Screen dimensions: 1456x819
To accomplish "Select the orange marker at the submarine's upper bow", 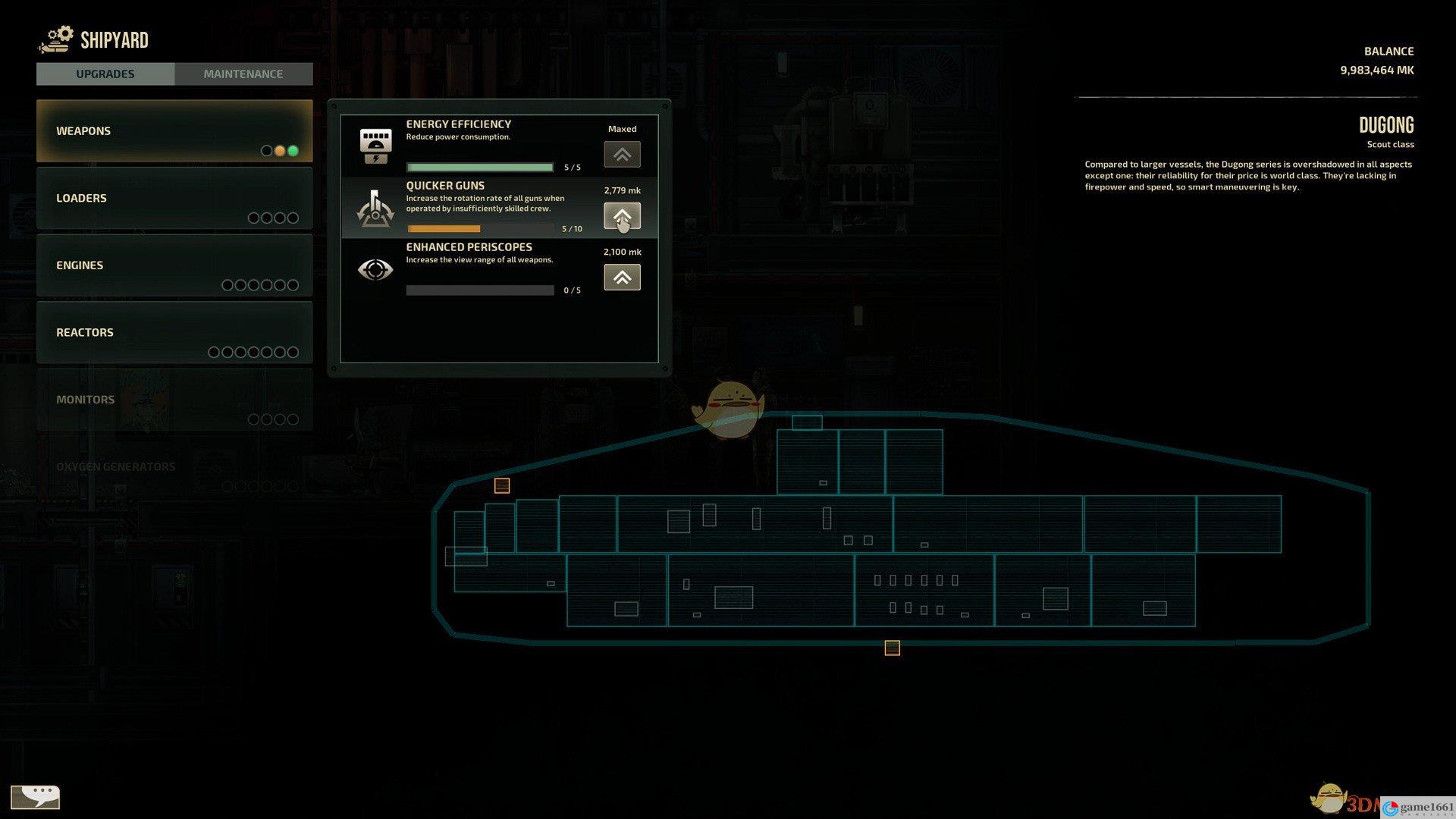I will click(x=502, y=485).
